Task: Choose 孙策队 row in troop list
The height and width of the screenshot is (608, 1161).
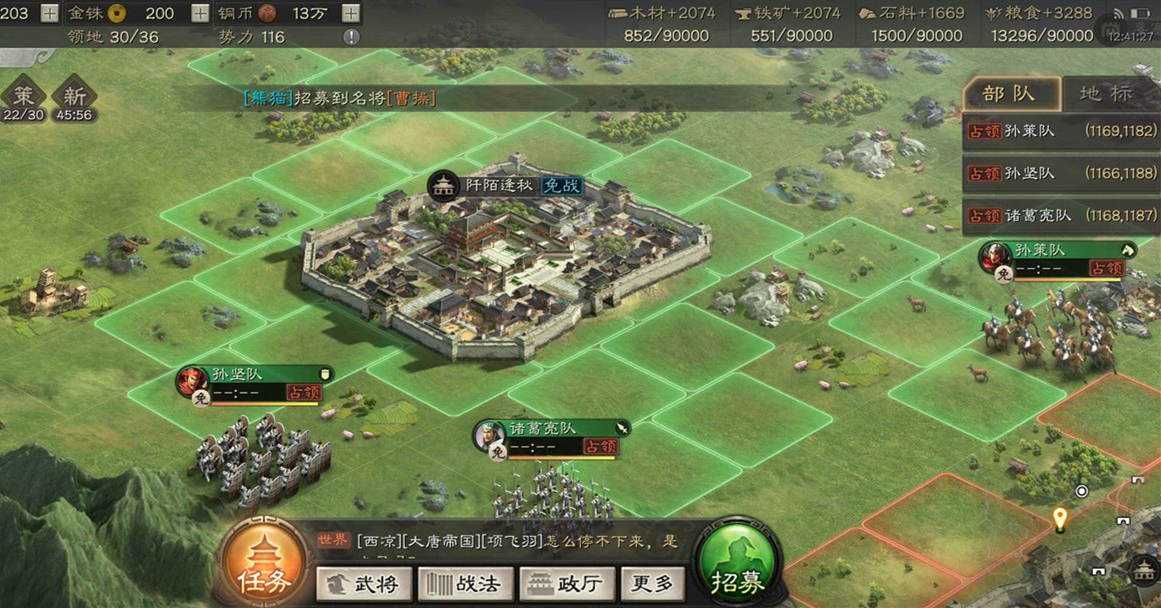Action: (1061, 131)
